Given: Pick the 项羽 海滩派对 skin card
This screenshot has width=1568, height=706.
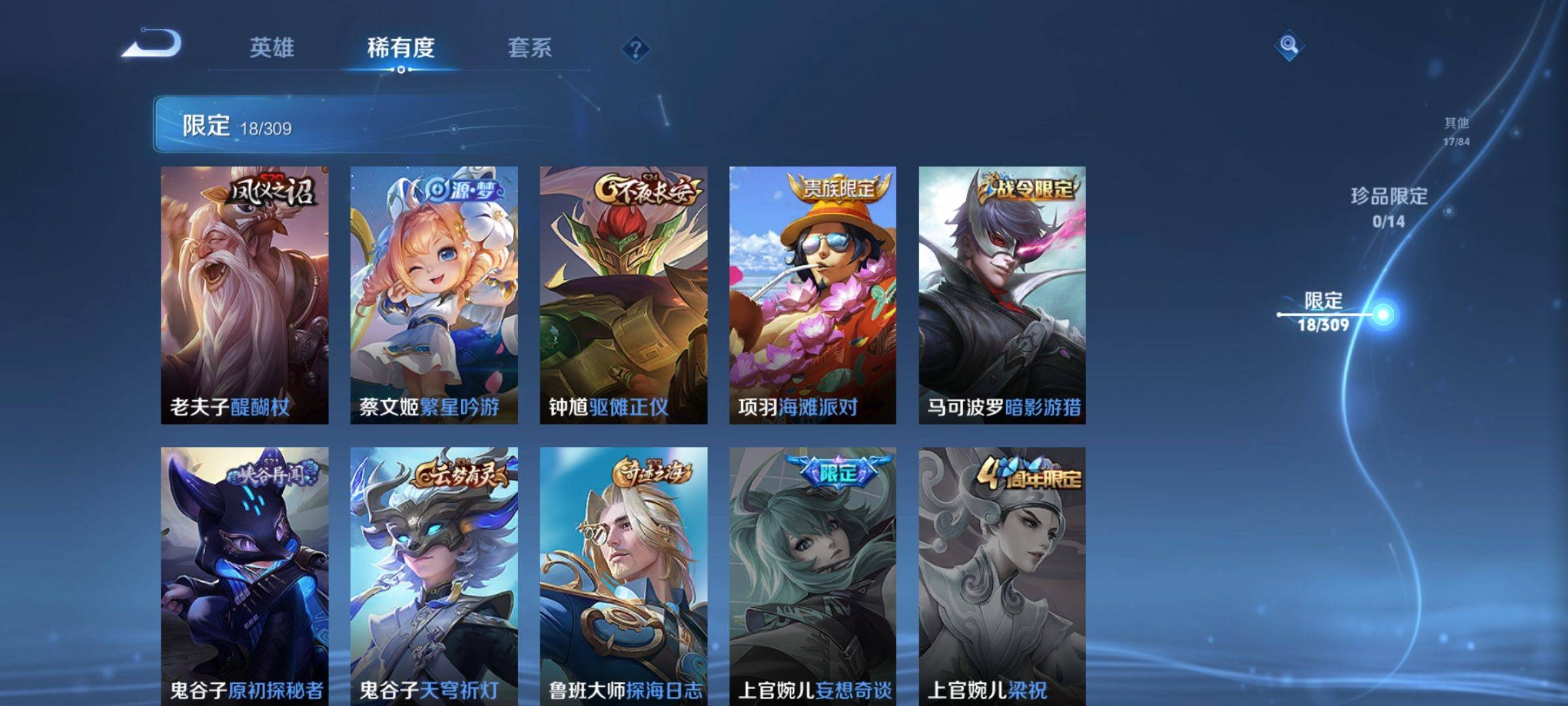Looking at the screenshot, I should point(812,295).
